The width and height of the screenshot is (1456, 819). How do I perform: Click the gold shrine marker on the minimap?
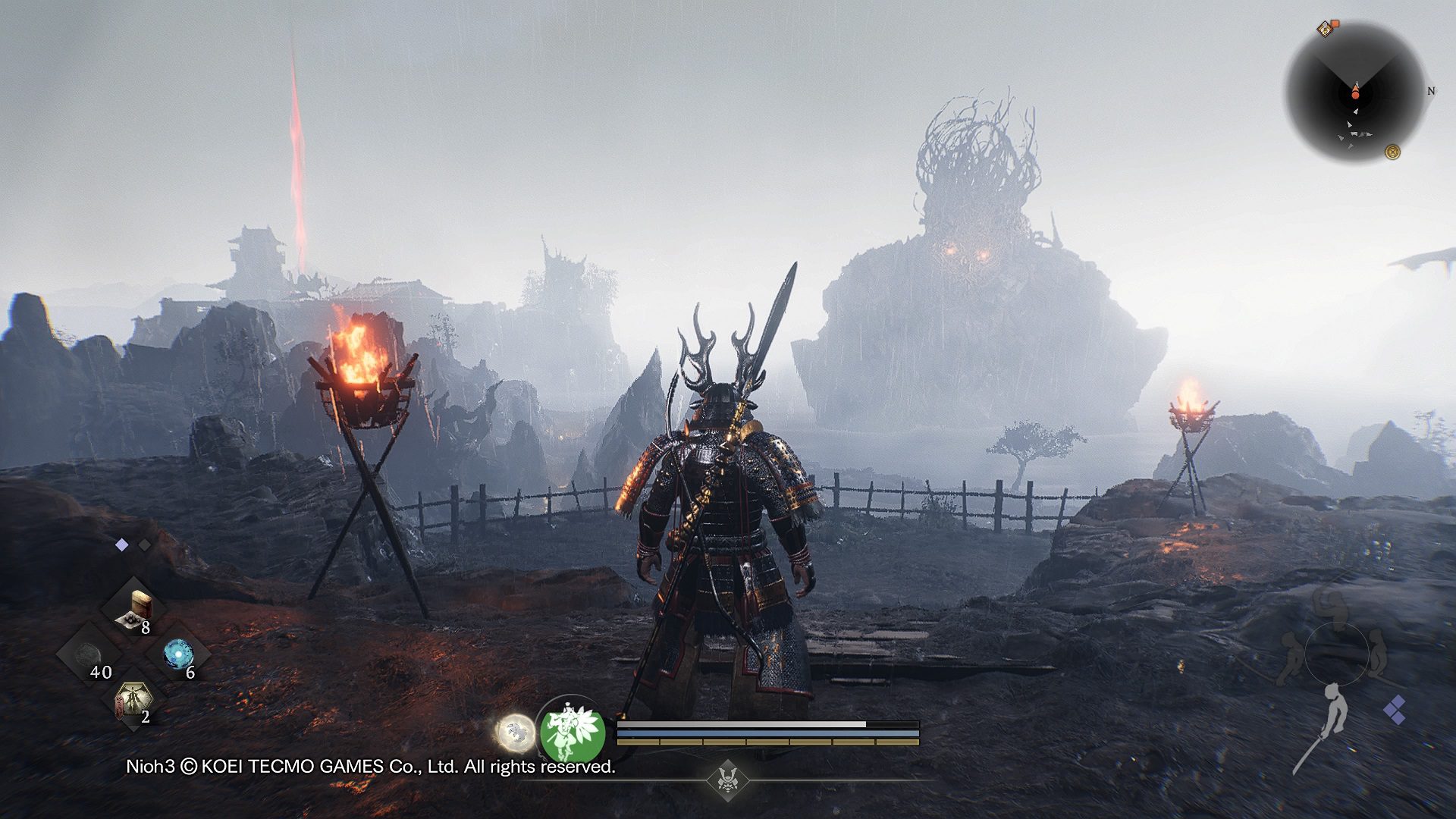[x=1393, y=152]
